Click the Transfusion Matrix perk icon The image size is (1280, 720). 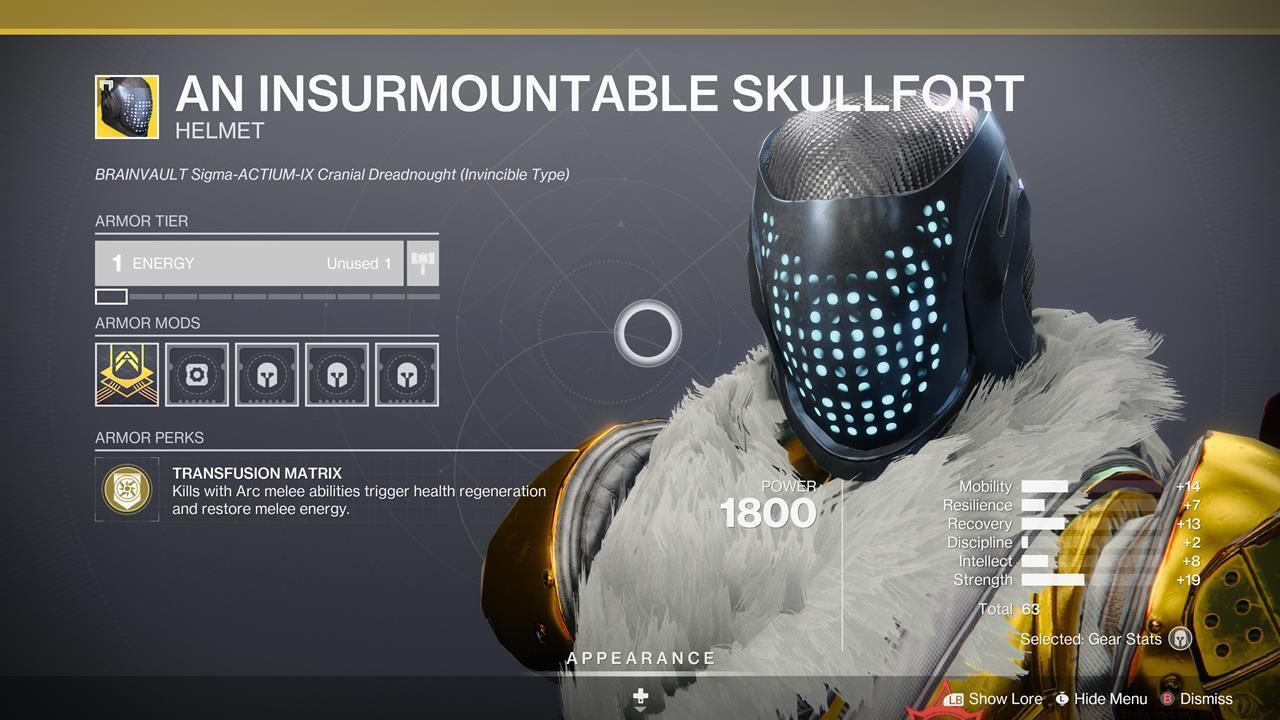pyautogui.click(x=126, y=490)
